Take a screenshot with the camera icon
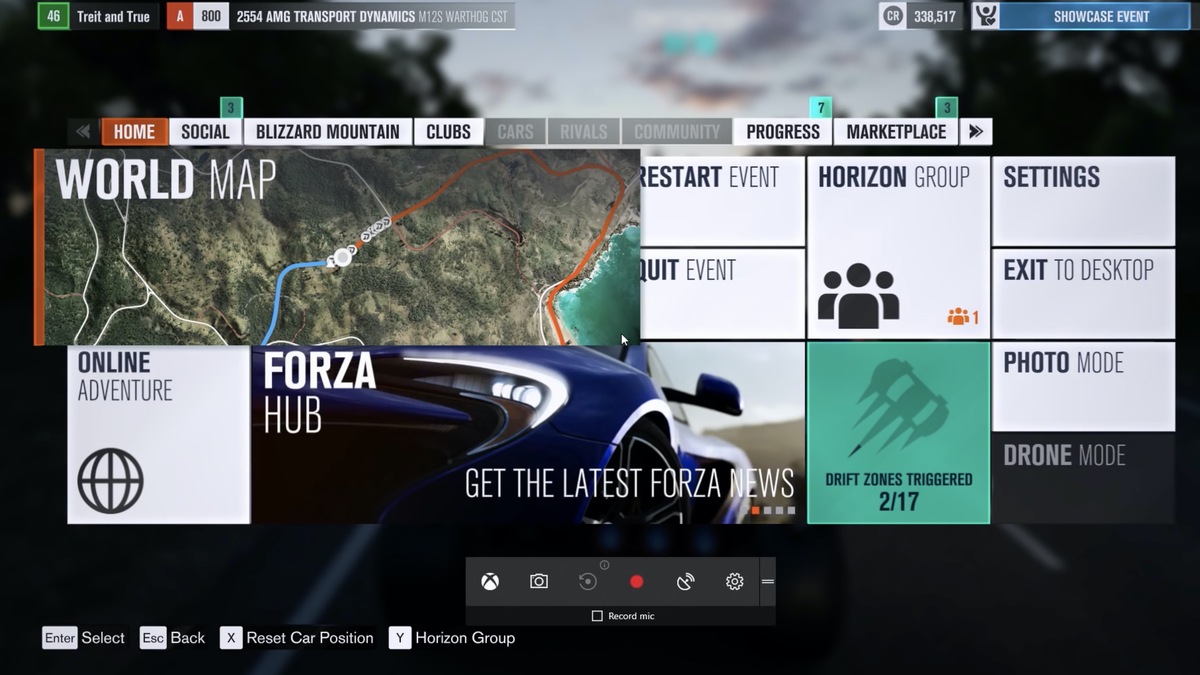This screenshot has width=1200, height=675. tap(539, 582)
